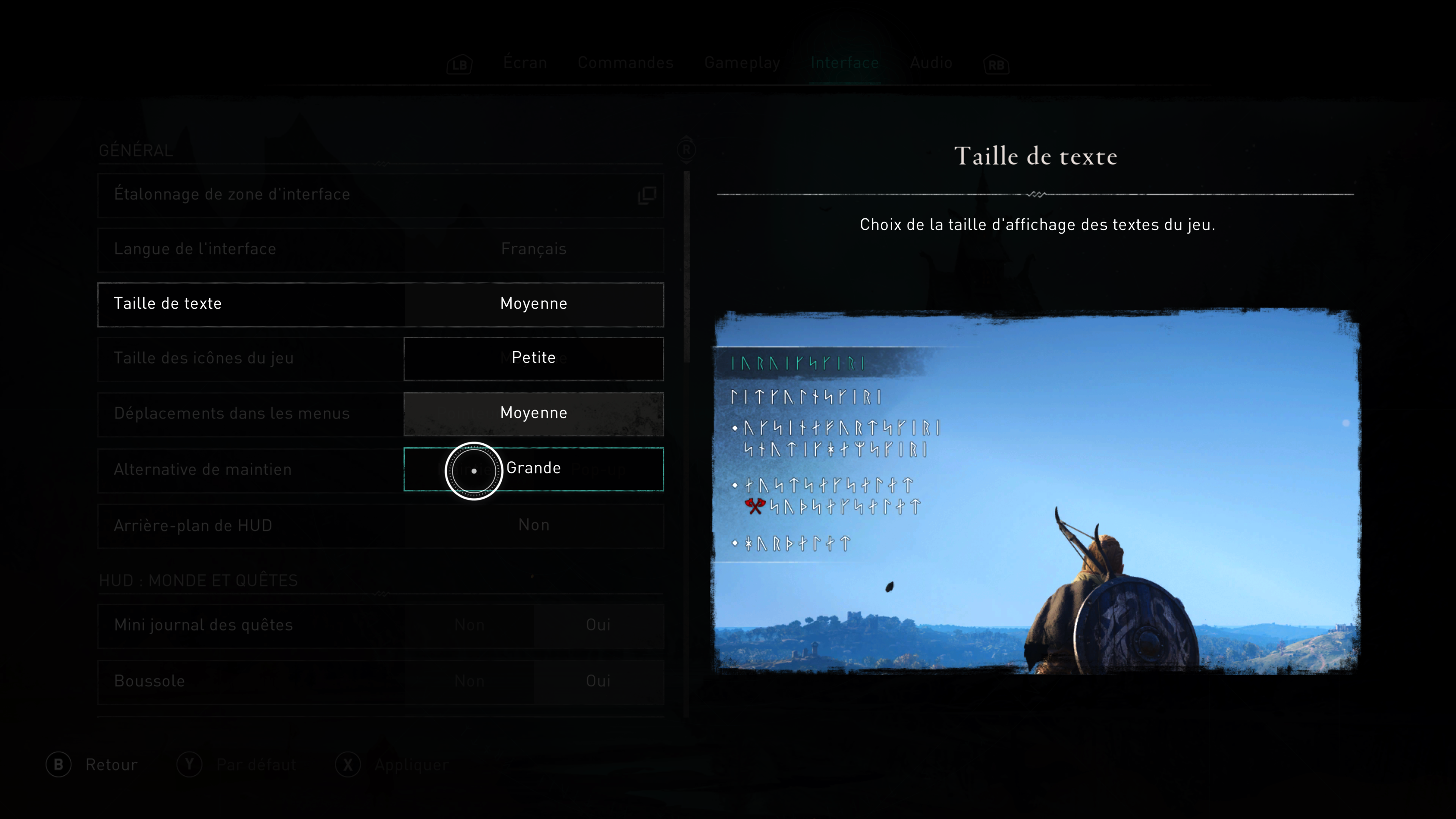
Task: Click Retour to go back
Action: coord(92,765)
